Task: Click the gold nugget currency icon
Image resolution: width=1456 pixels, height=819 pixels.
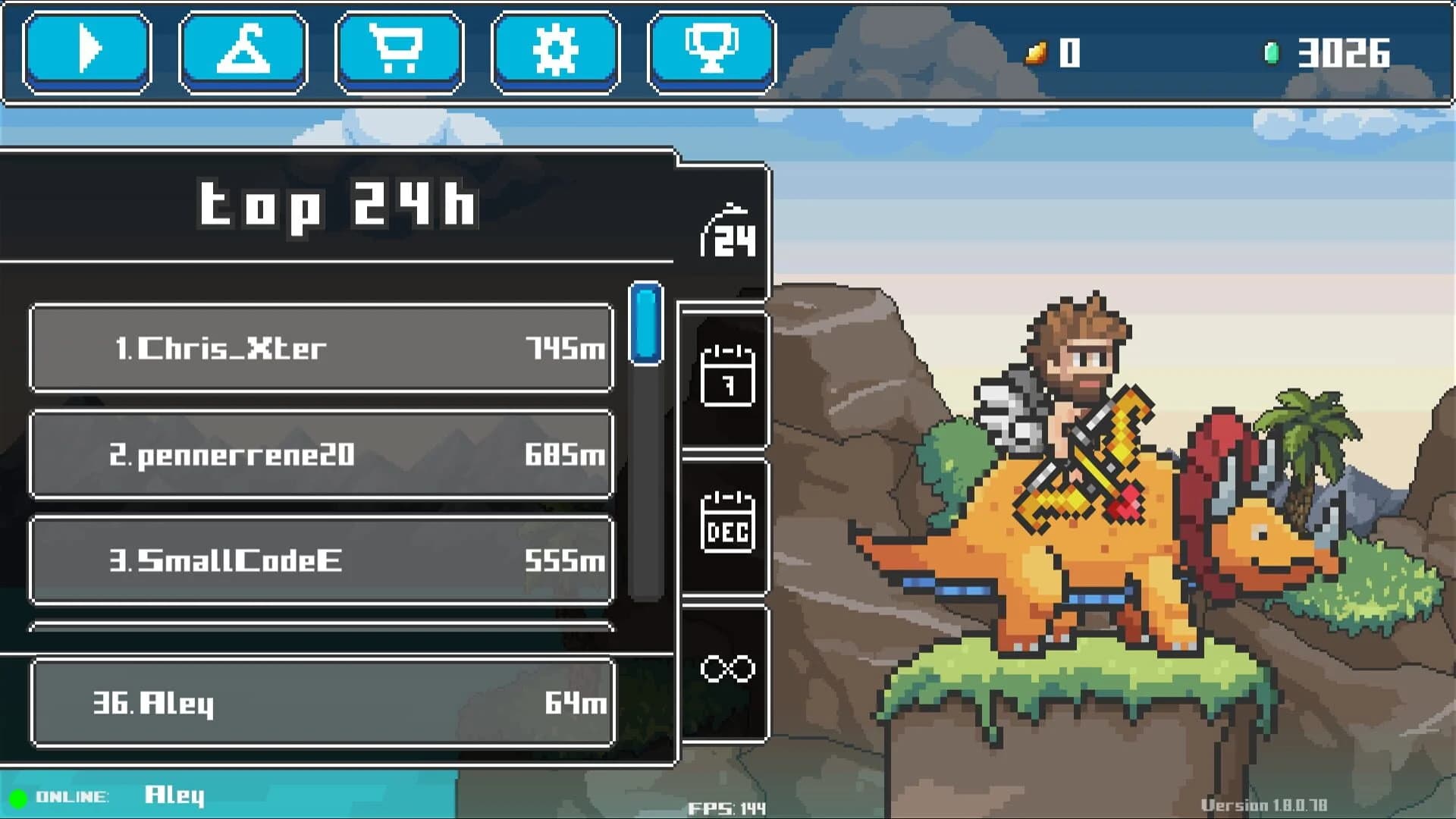Action: click(x=1037, y=52)
